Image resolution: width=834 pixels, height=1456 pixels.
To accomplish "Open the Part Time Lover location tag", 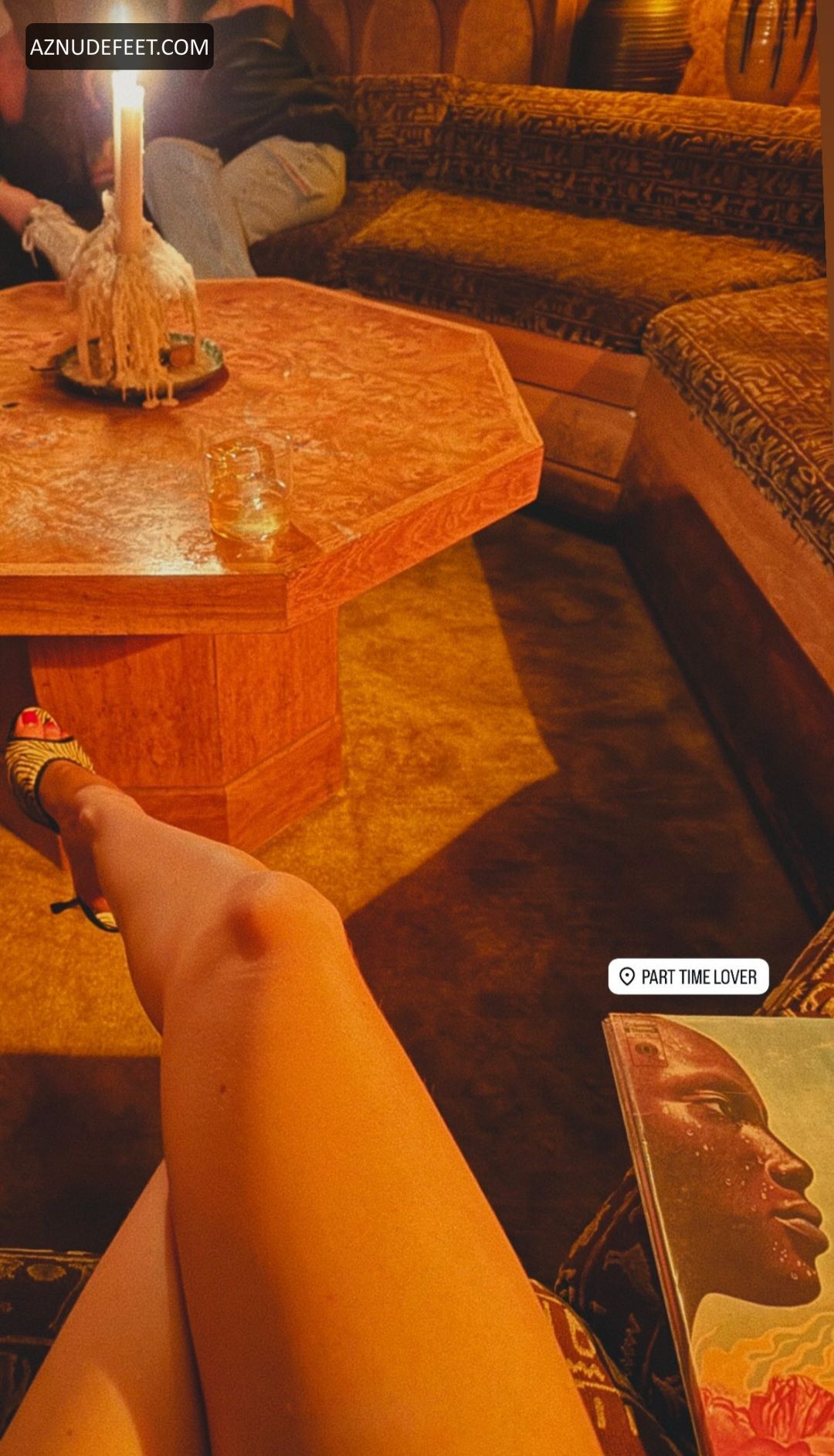I will click(688, 977).
